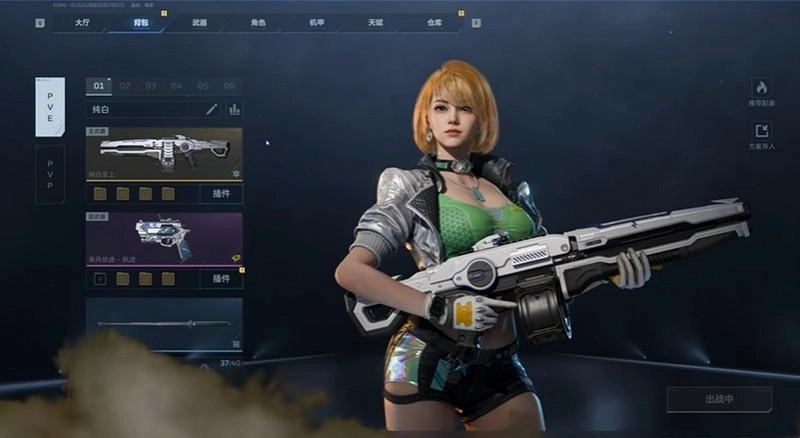Switch to the 大厅 lobby tab
The image size is (800, 438).
[x=82, y=22]
